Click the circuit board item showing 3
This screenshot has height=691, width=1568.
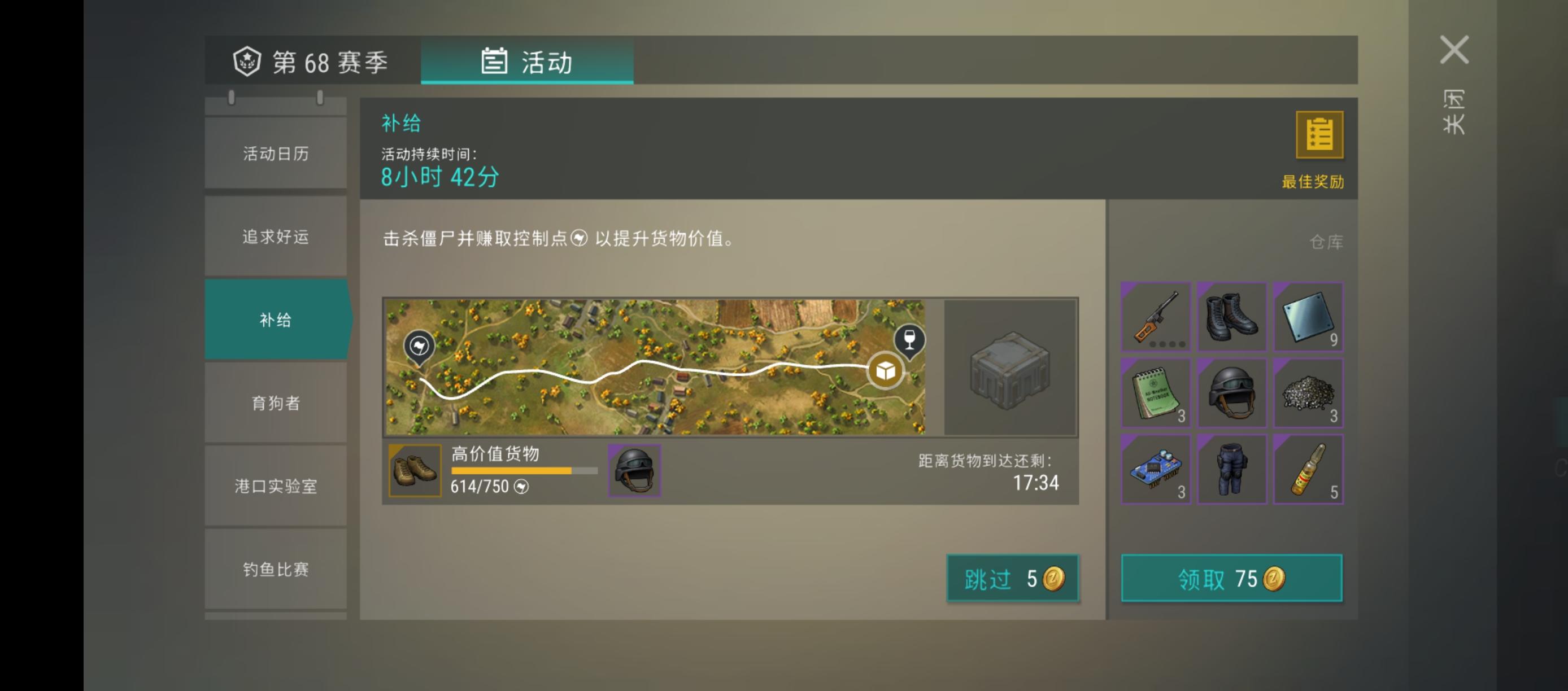coord(1155,469)
